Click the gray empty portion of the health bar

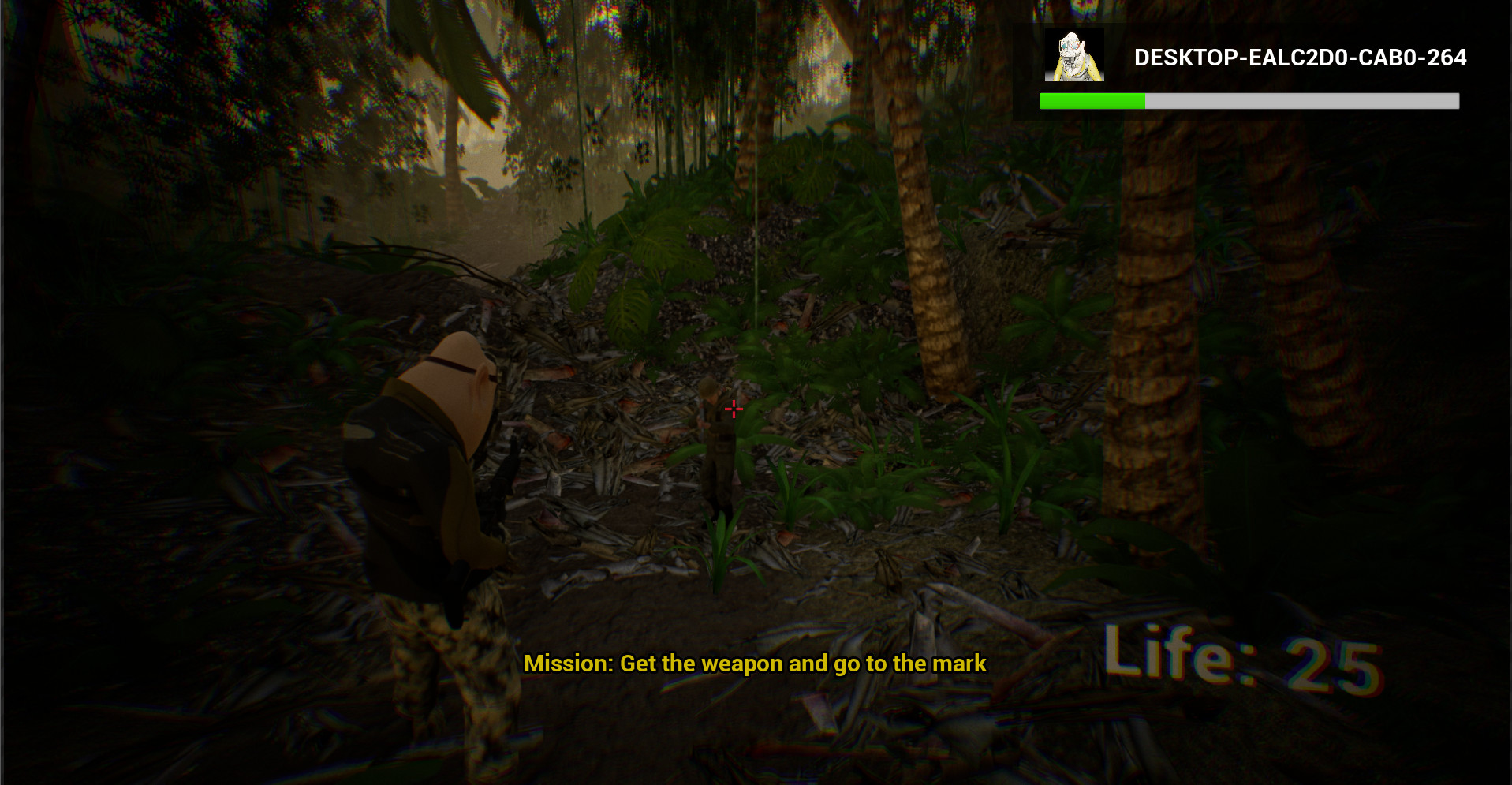(1301, 100)
